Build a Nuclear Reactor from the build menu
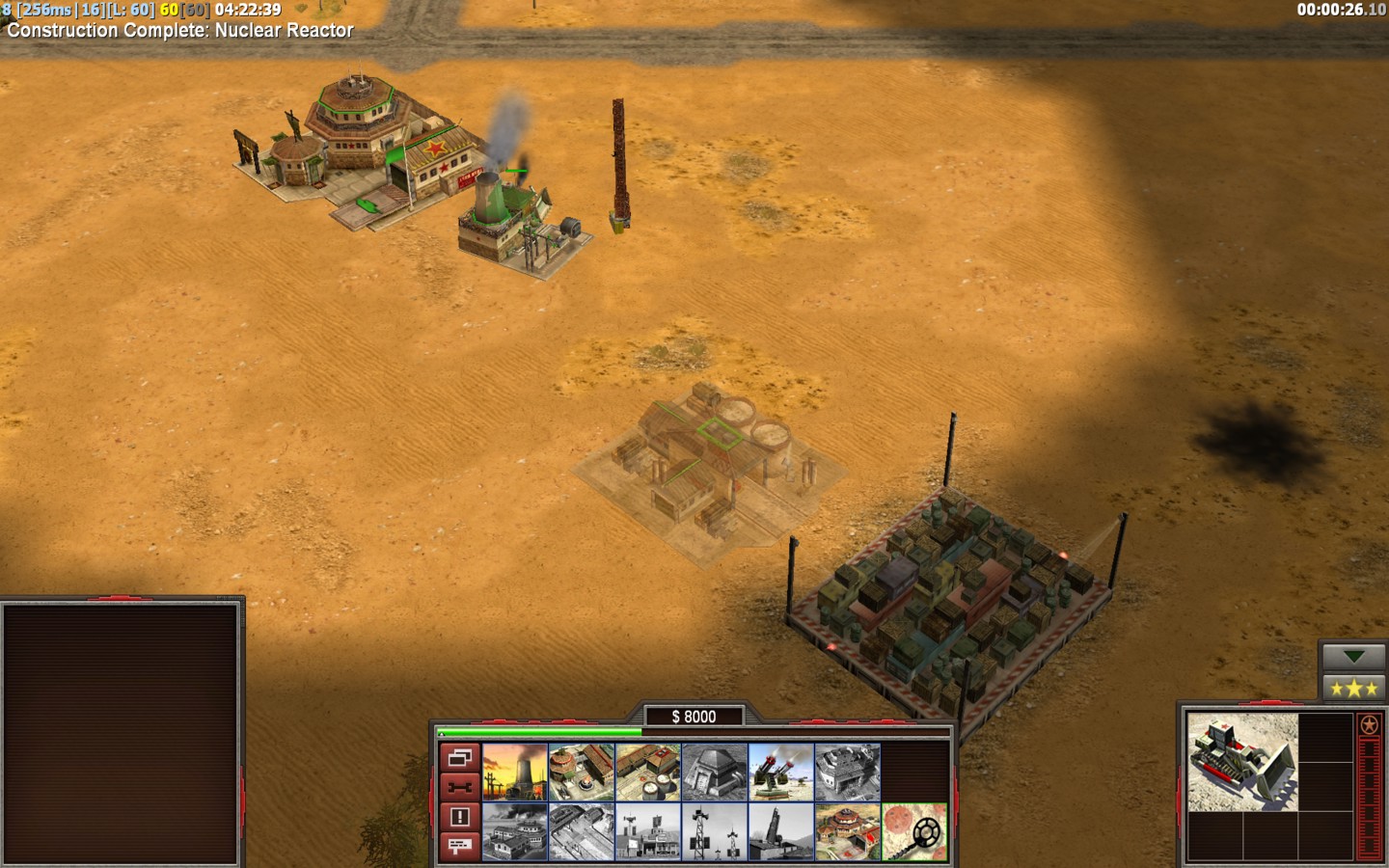Screen dimensions: 1389x868 (515, 772)
